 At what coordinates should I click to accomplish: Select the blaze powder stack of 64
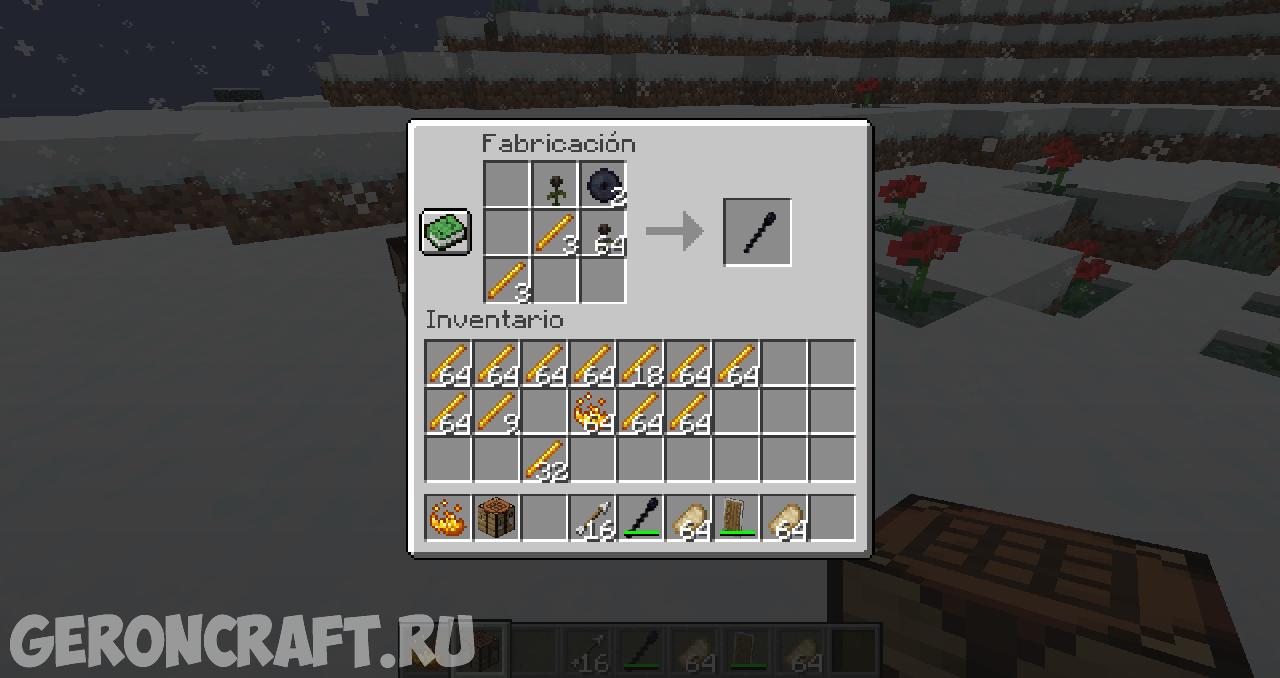click(x=593, y=411)
